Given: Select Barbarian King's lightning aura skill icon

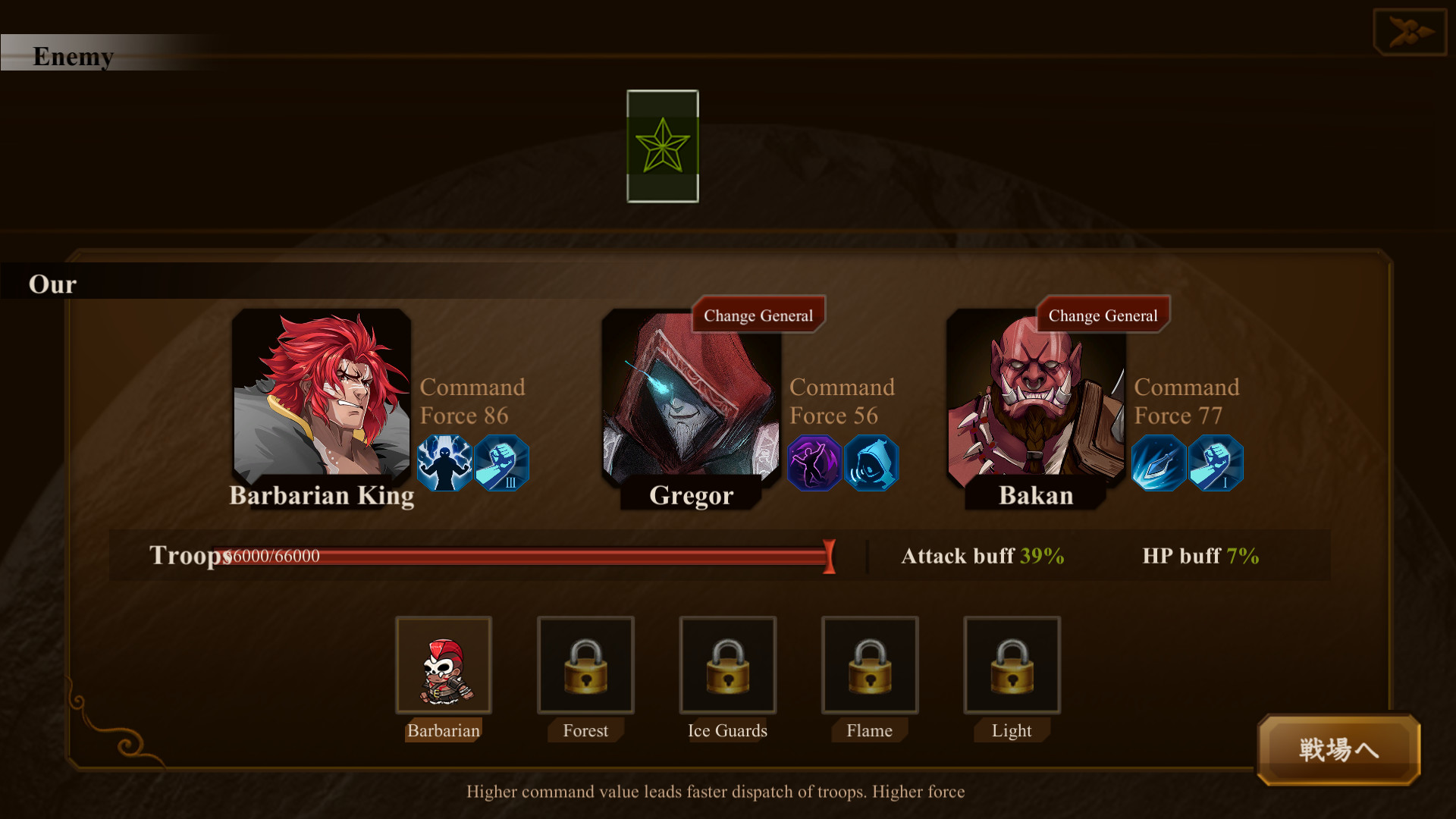Looking at the screenshot, I should click(444, 463).
